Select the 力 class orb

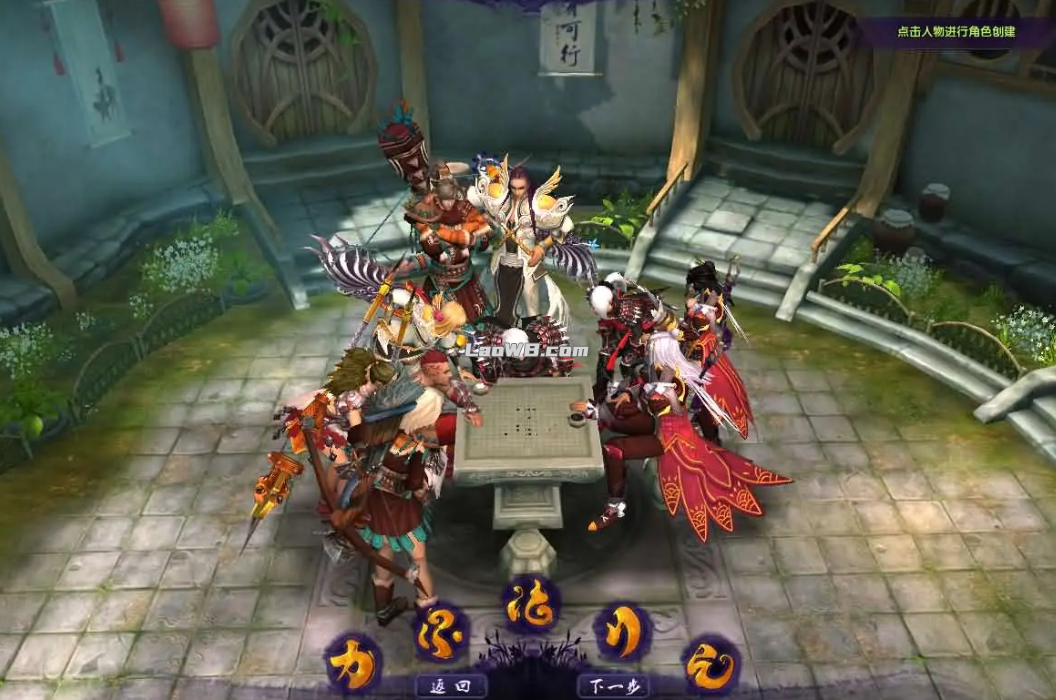[353, 661]
